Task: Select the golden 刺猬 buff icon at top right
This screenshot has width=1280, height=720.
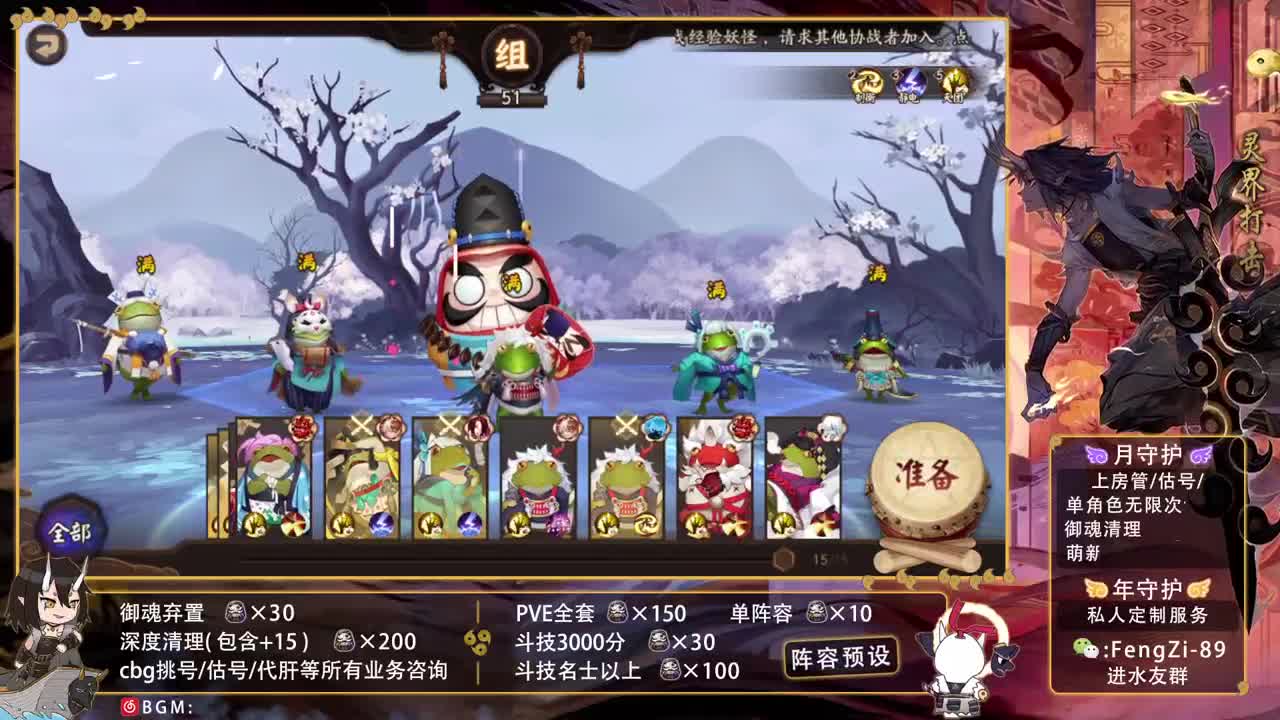Action: (x=862, y=82)
